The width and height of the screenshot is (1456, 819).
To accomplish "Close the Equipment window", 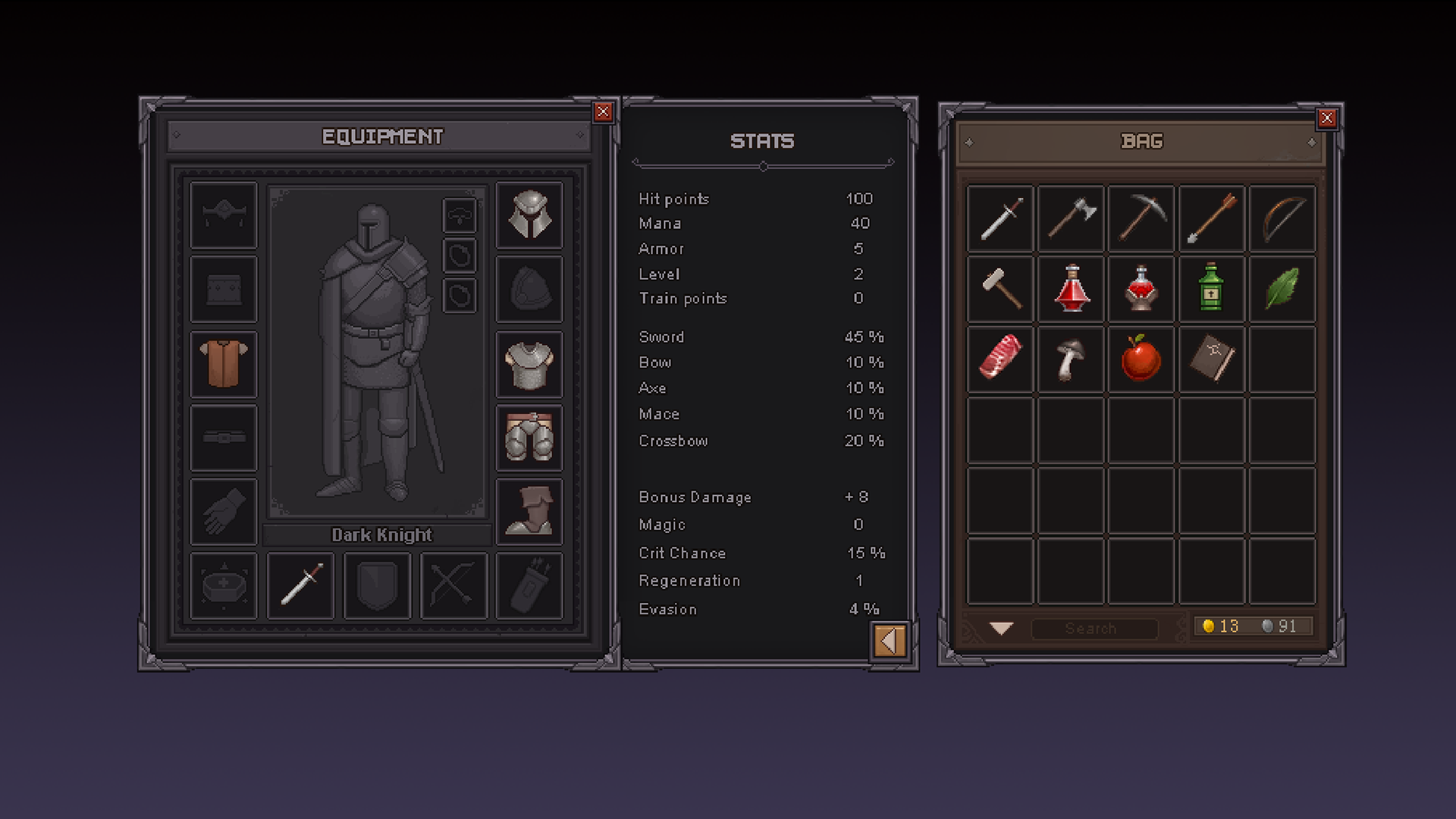I will pyautogui.click(x=603, y=112).
